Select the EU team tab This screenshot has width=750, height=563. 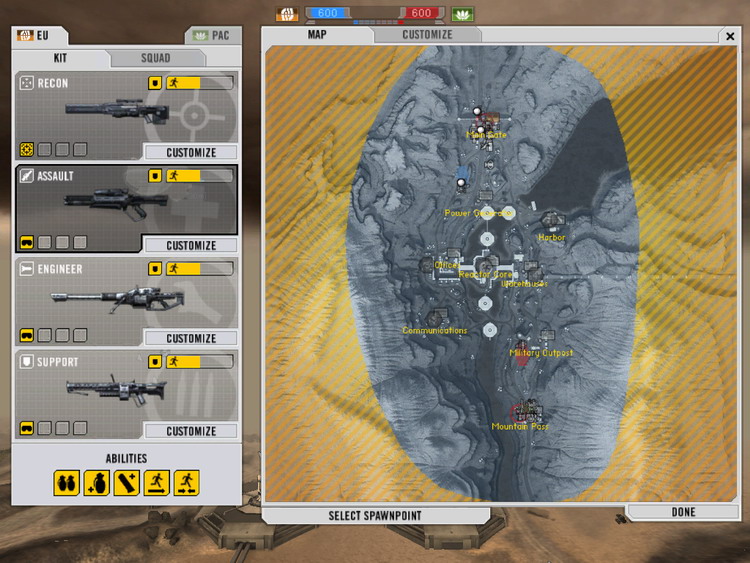click(x=37, y=35)
